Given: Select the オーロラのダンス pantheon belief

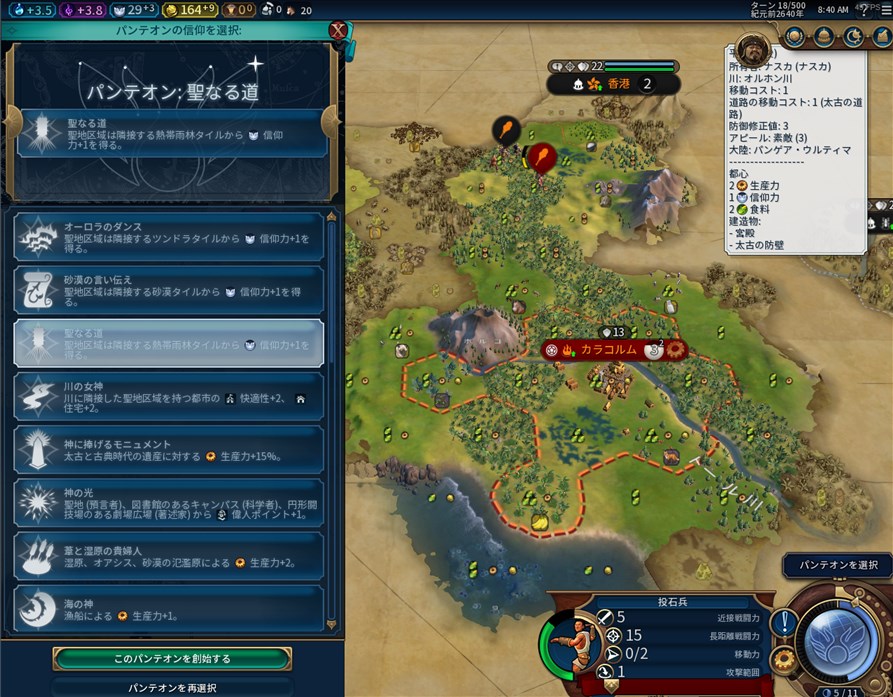Looking at the screenshot, I should [168, 238].
